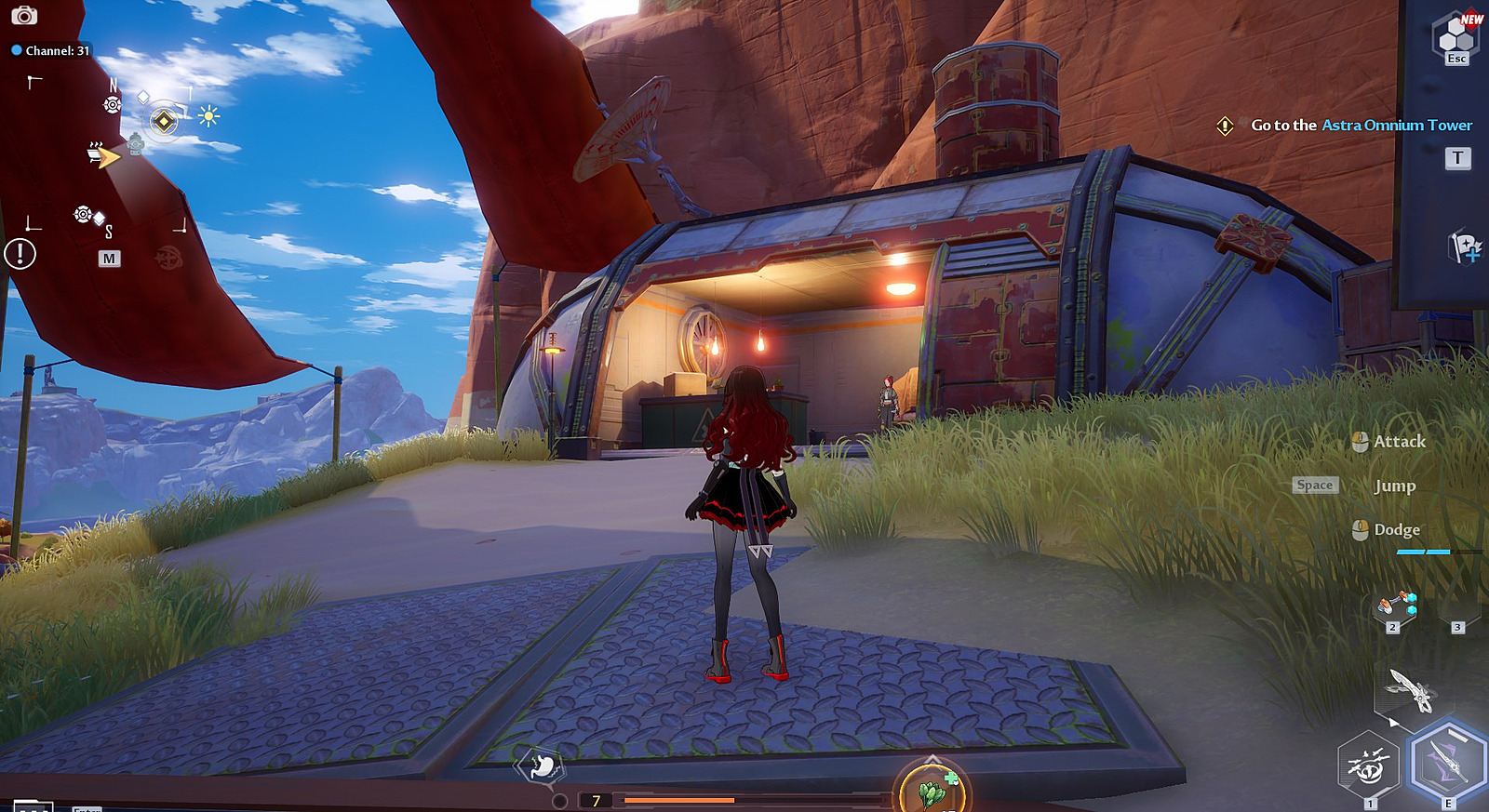Viewport: 1489px width, 812px height.
Task: Open the minimap
Action: (x=109, y=259)
